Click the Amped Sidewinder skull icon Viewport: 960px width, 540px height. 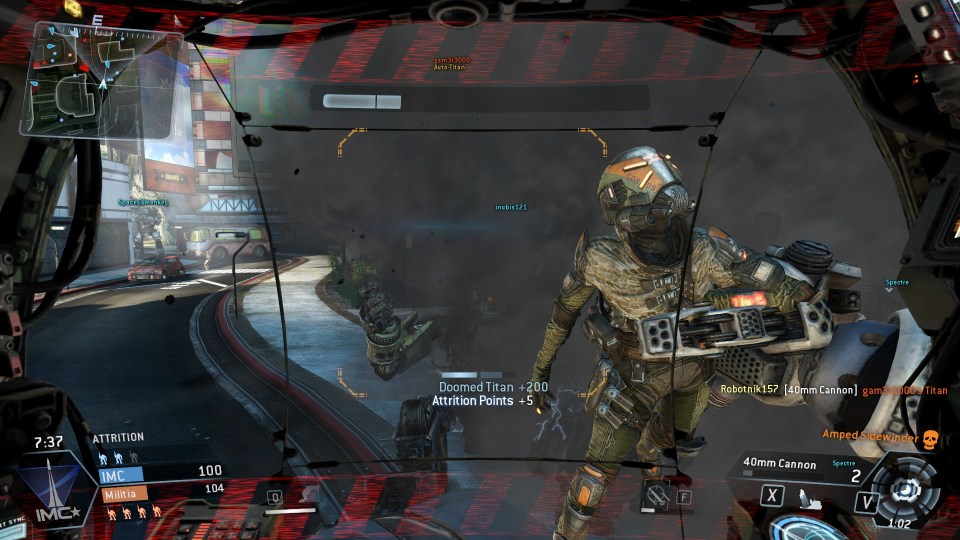coord(929,437)
